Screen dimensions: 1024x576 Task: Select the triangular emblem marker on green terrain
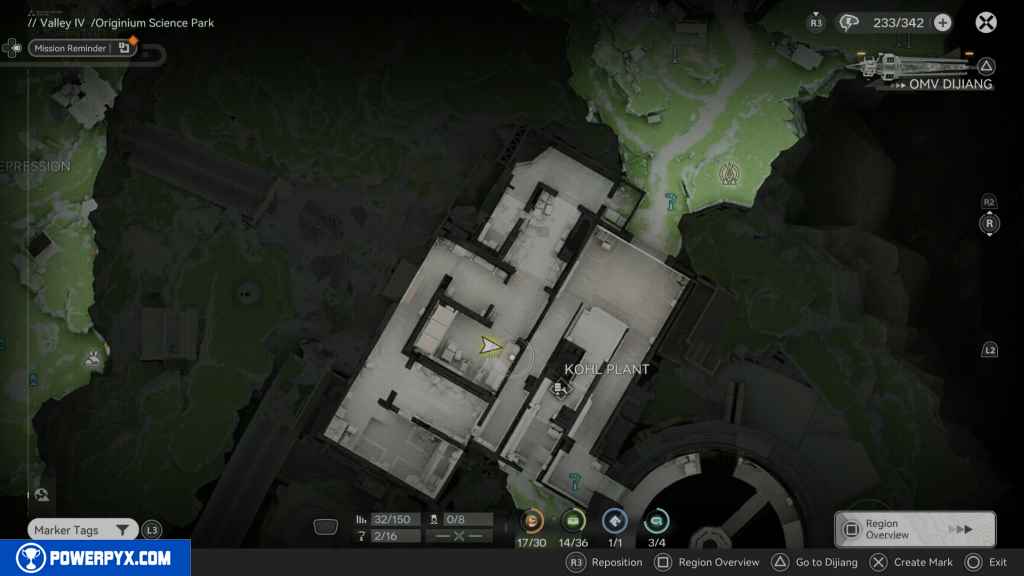click(729, 176)
